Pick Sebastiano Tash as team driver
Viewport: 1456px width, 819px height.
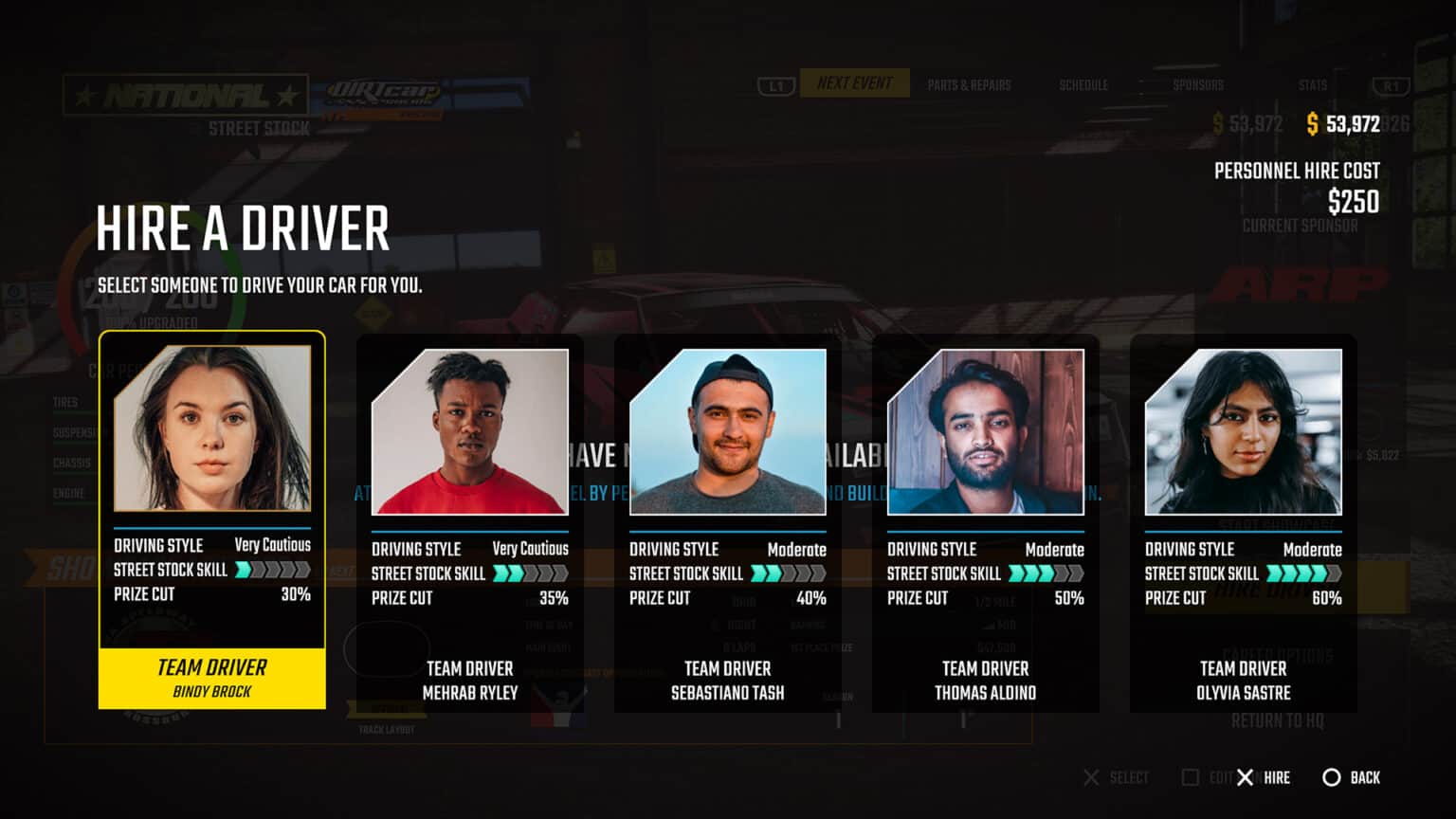(727, 523)
